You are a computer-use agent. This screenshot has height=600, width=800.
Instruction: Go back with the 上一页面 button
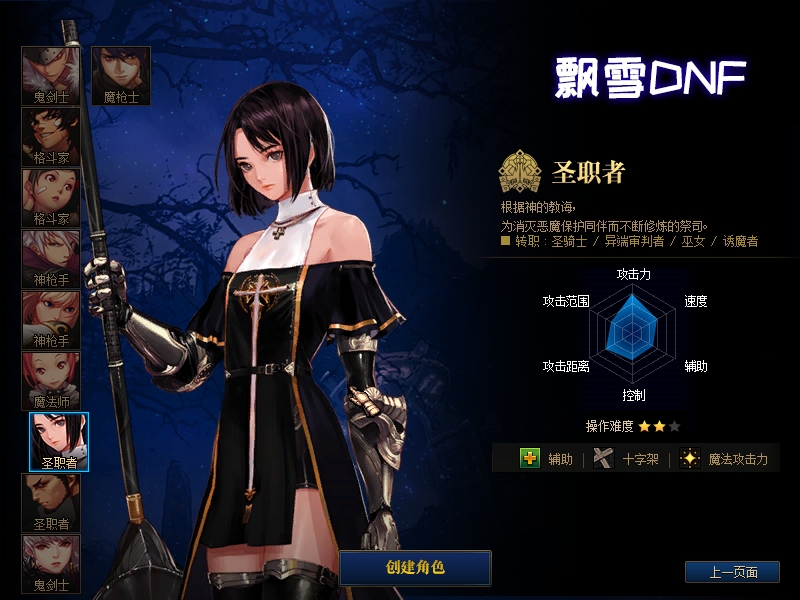coord(732,572)
